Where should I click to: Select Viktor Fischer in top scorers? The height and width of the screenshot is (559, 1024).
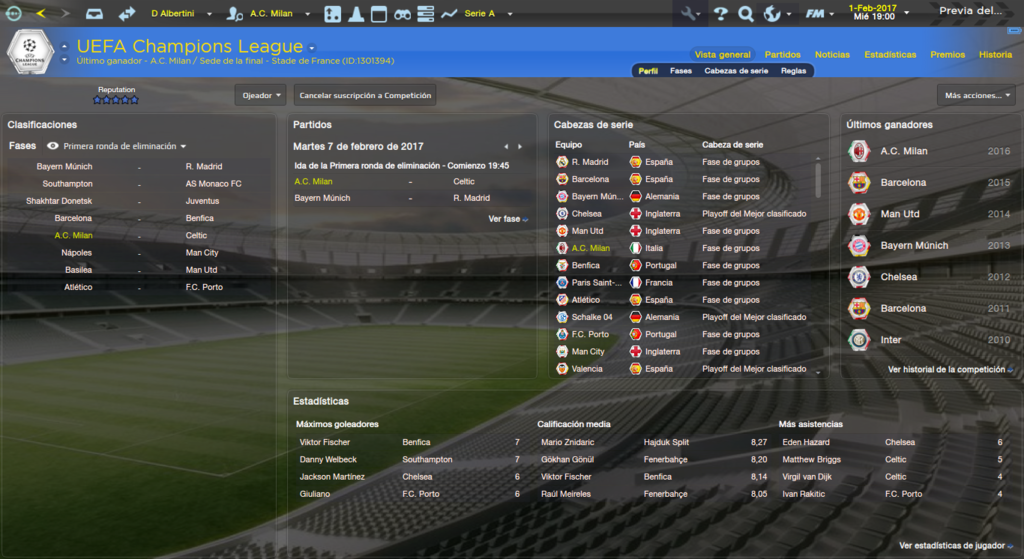coord(325,442)
